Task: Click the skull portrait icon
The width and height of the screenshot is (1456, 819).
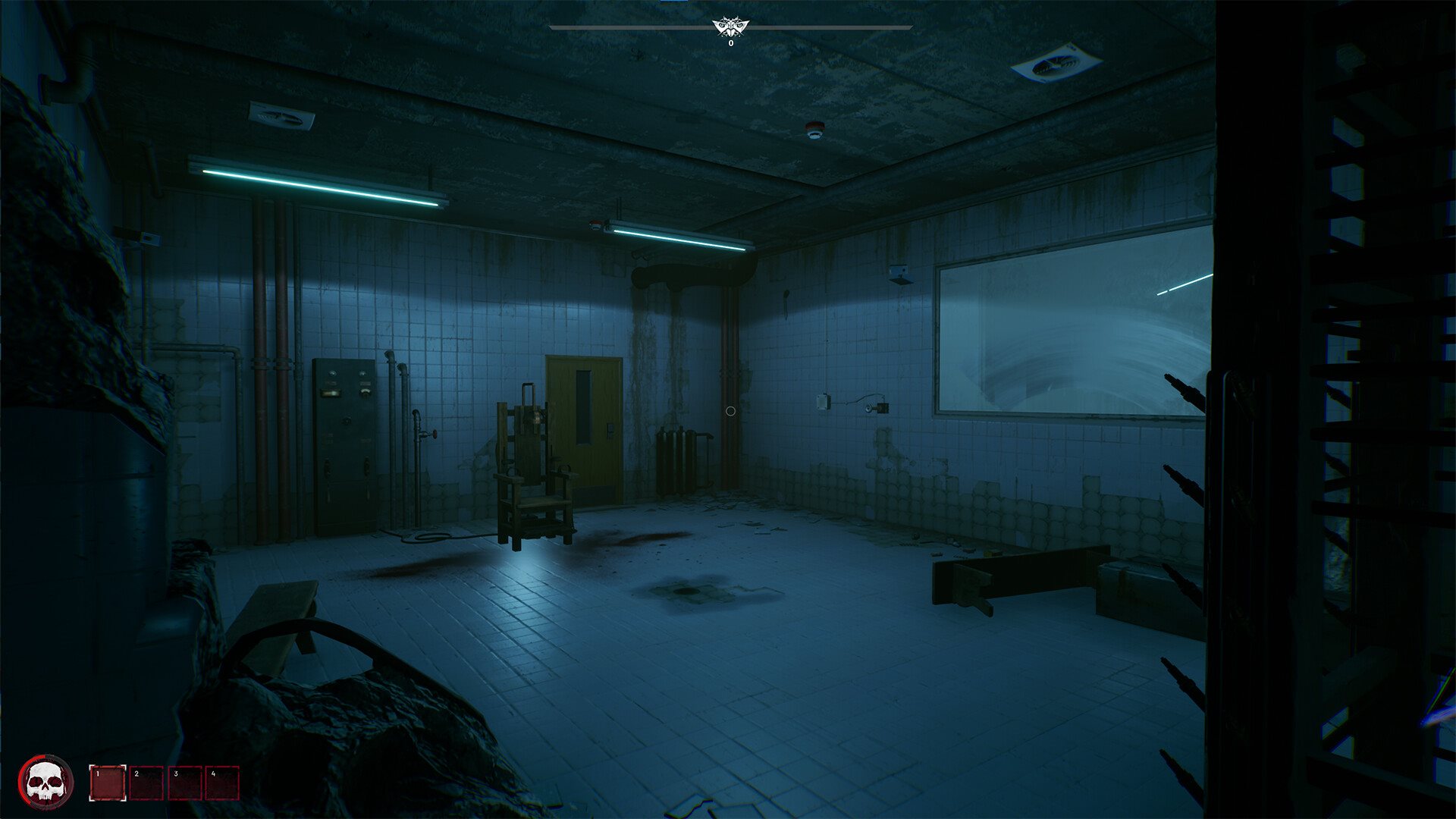Action: 45,782
